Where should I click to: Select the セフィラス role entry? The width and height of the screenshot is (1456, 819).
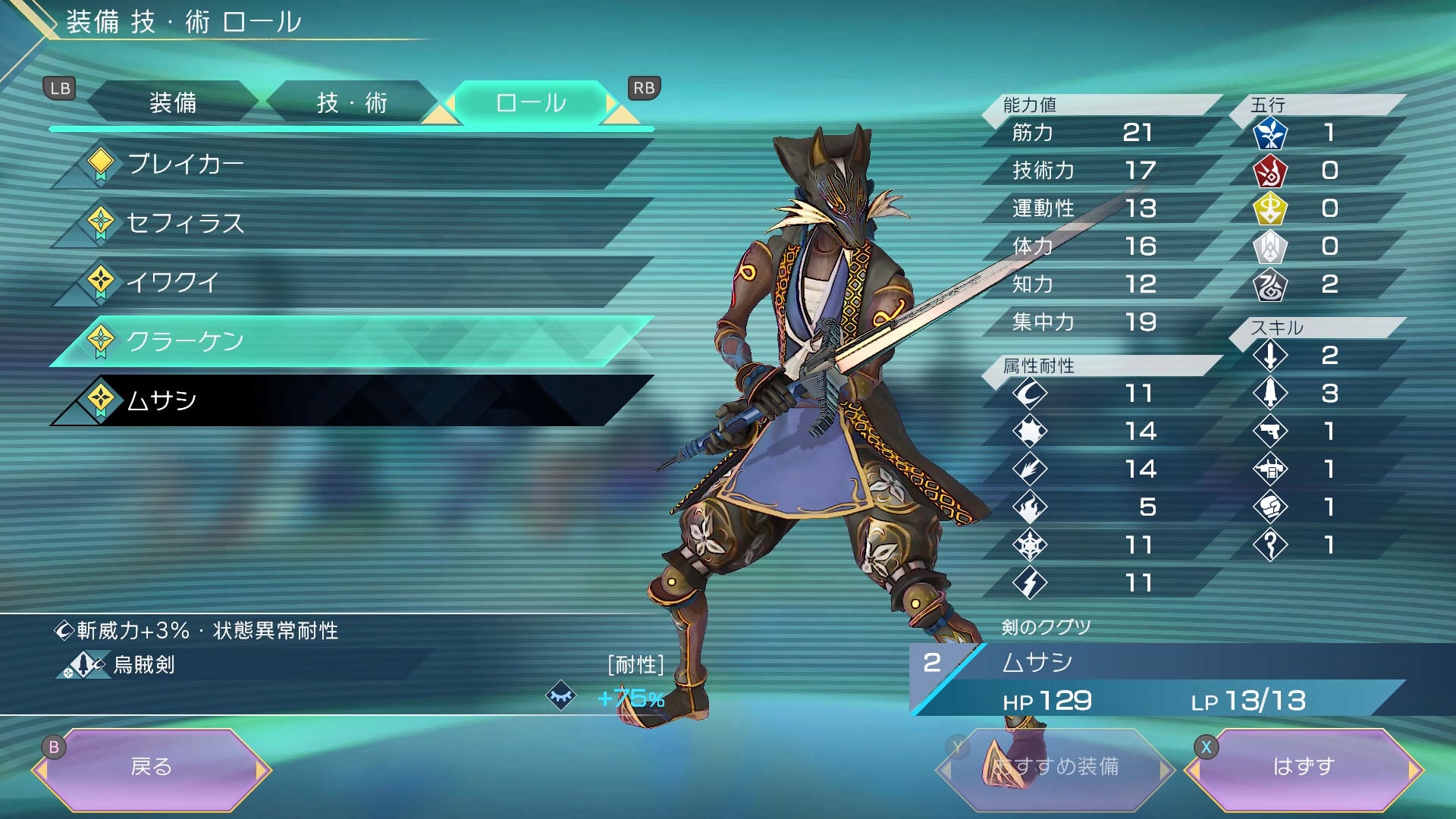click(x=349, y=223)
